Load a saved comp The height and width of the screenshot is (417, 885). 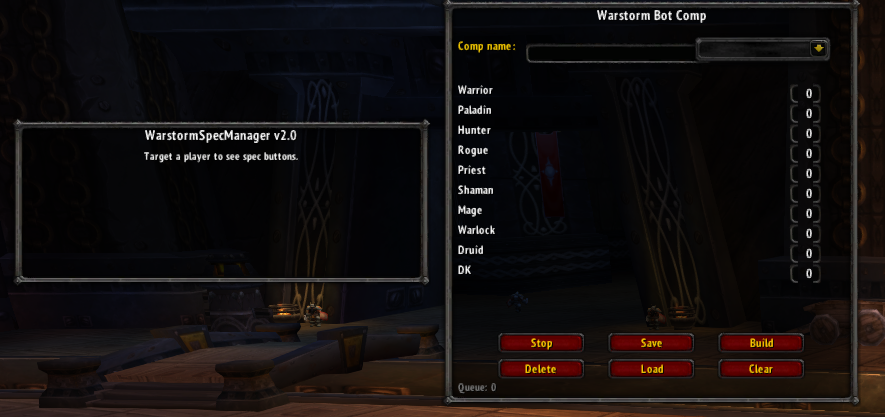[x=651, y=369]
